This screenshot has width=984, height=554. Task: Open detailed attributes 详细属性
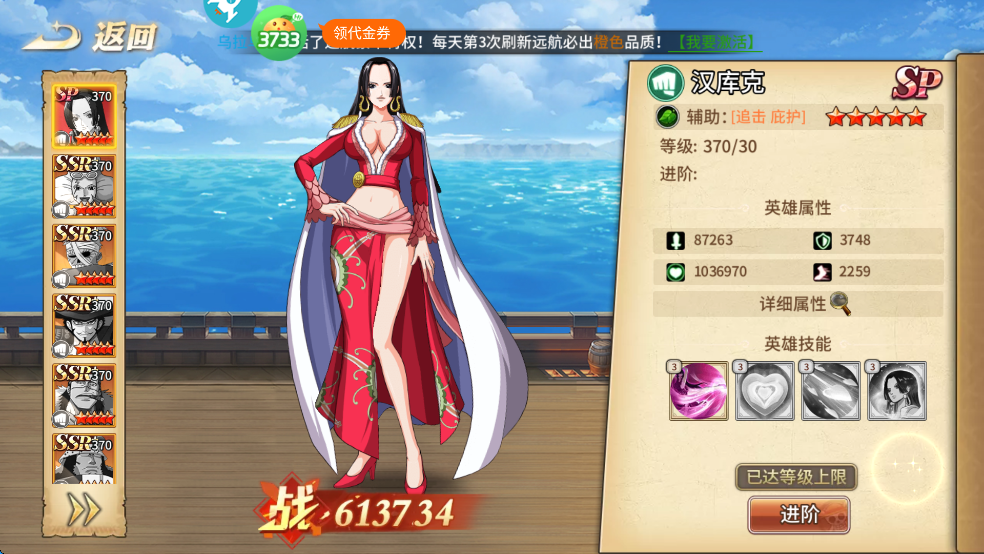(x=798, y=304)
